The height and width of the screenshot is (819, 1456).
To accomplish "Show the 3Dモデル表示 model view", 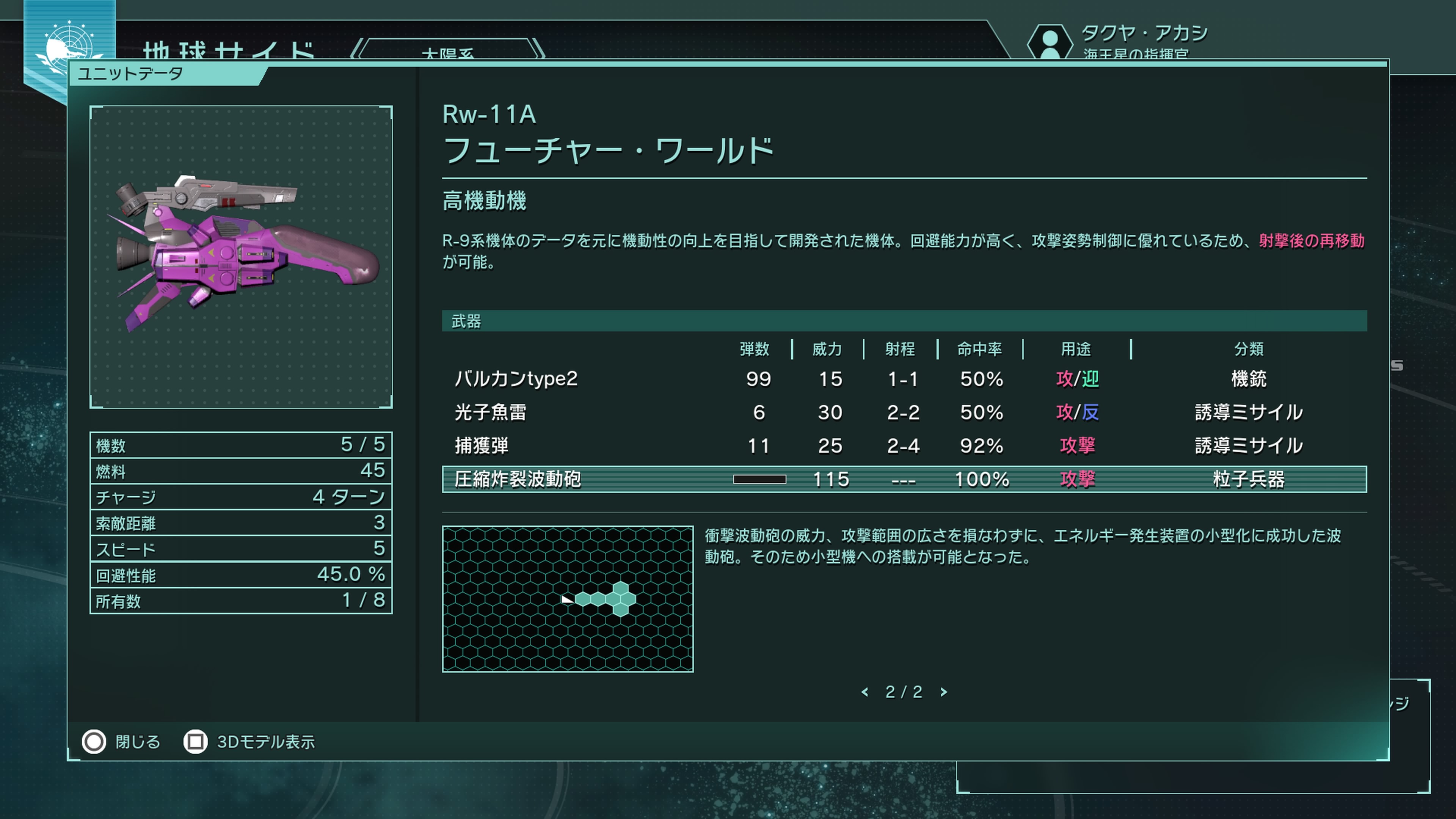I will pos(249,742).
